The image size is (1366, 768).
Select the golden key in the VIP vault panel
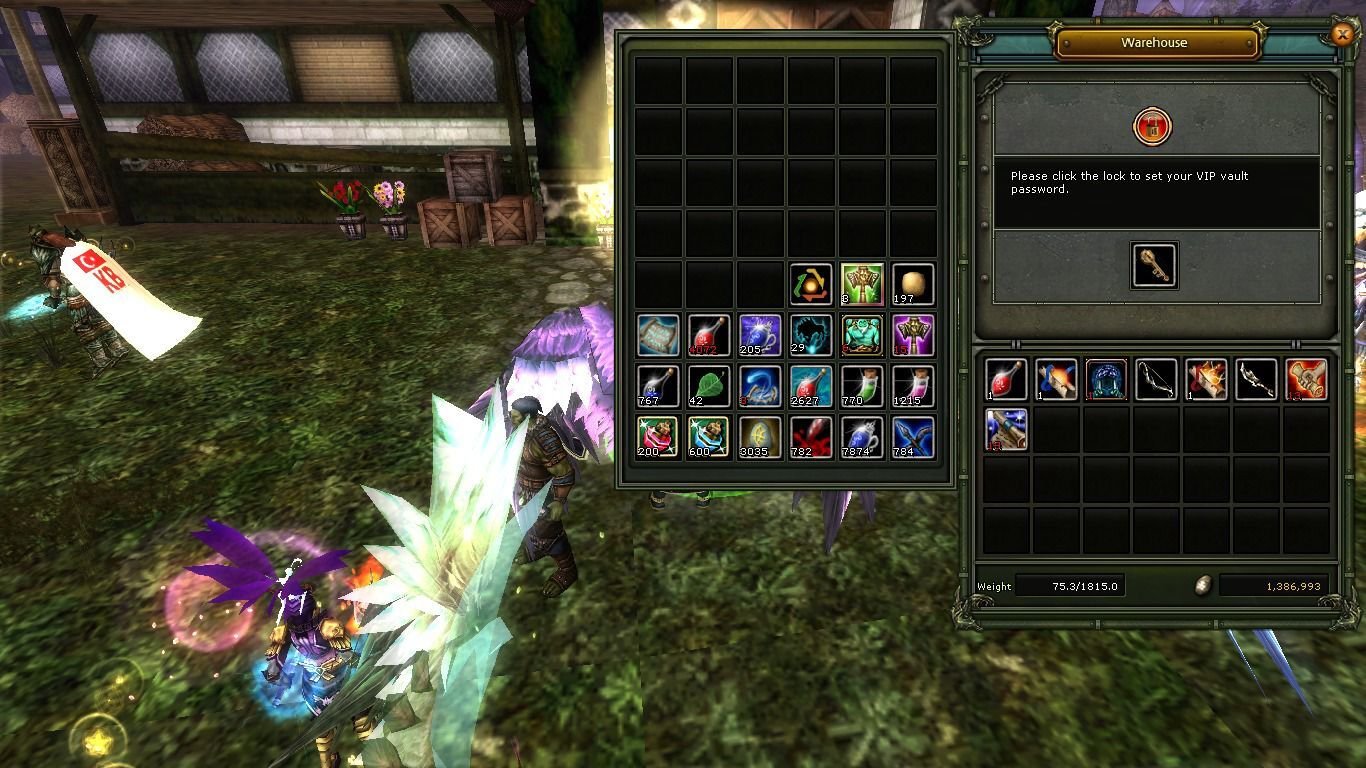click(x=1153, y=265)
